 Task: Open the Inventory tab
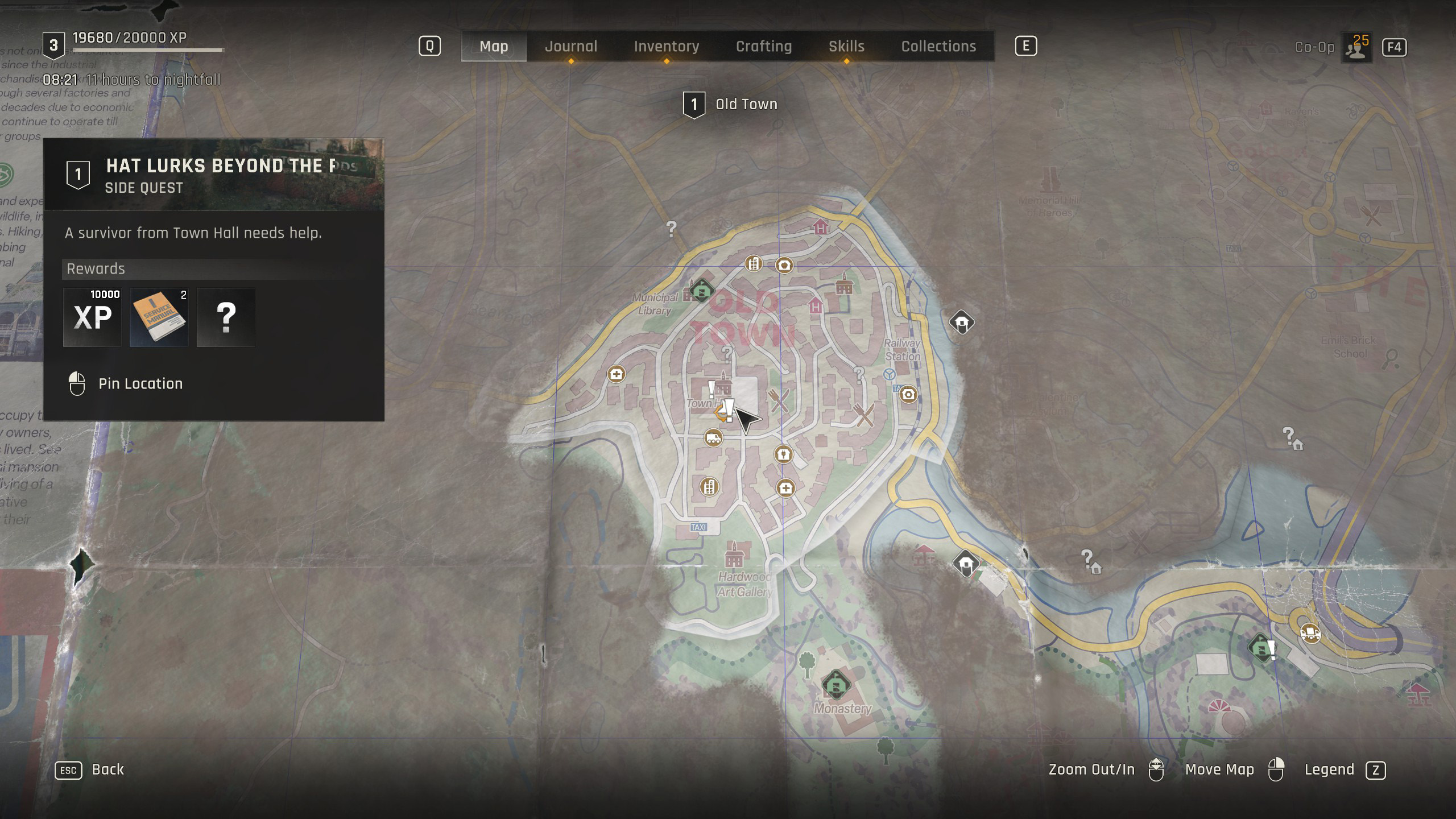666,47
